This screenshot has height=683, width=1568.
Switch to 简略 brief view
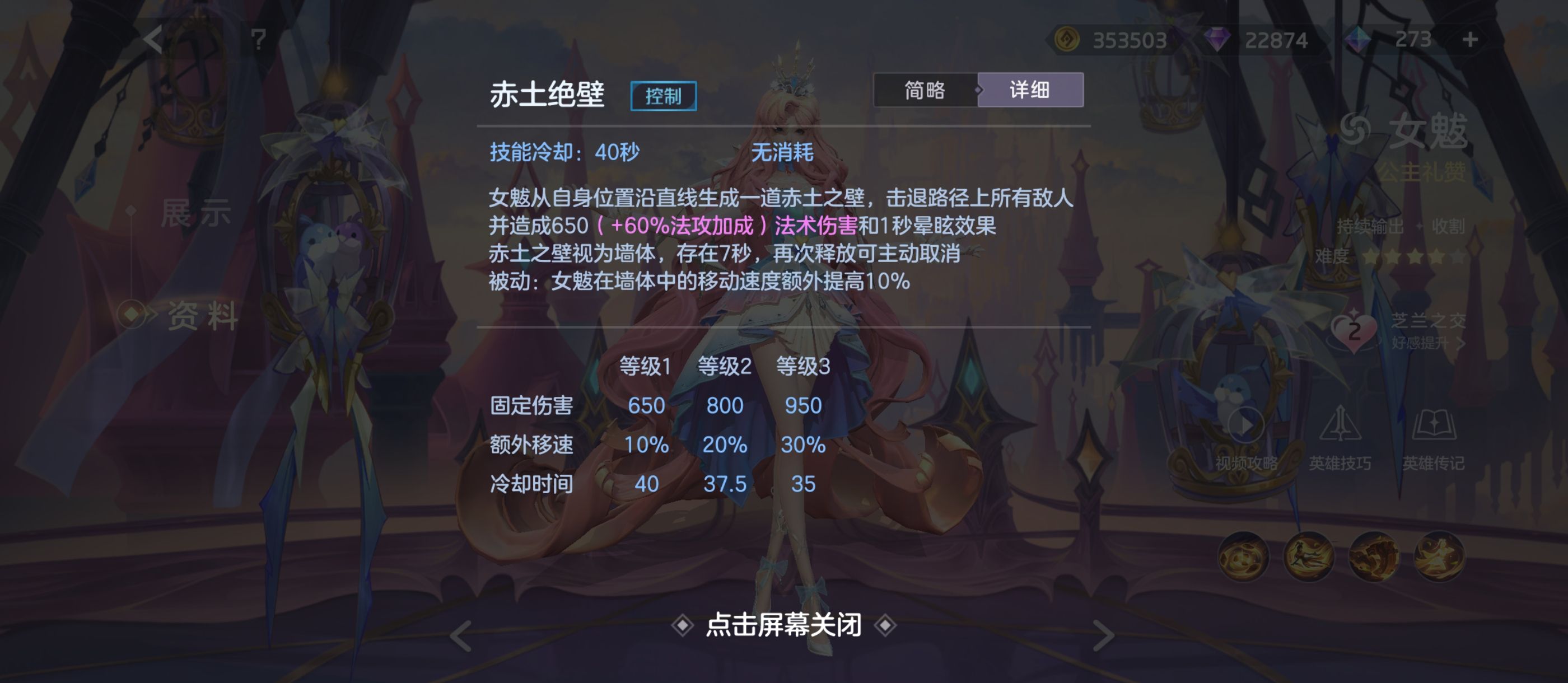[x=925, y=90]
